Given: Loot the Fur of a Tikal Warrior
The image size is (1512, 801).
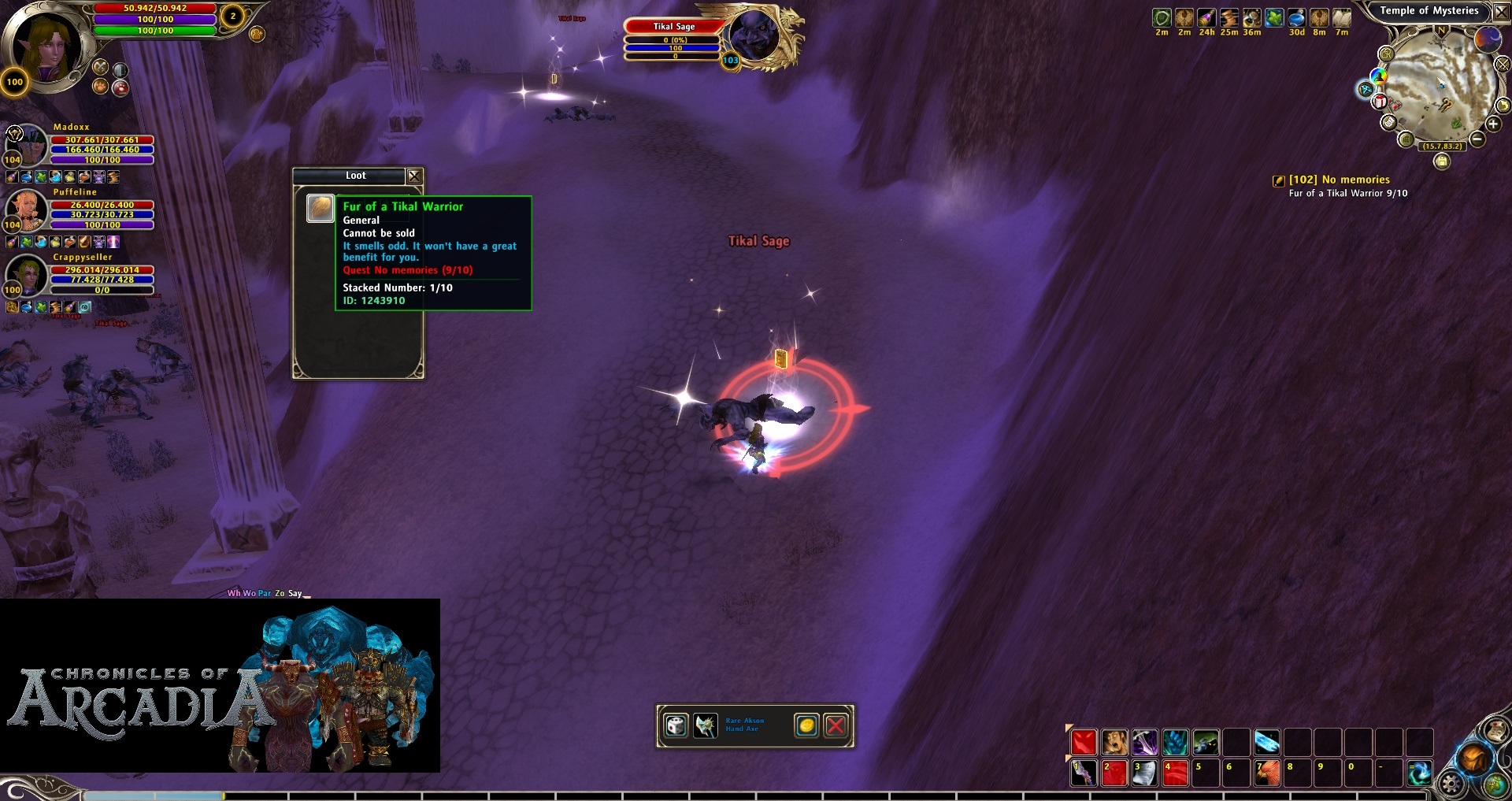Looking at the screenshot, I should (320, 209).
